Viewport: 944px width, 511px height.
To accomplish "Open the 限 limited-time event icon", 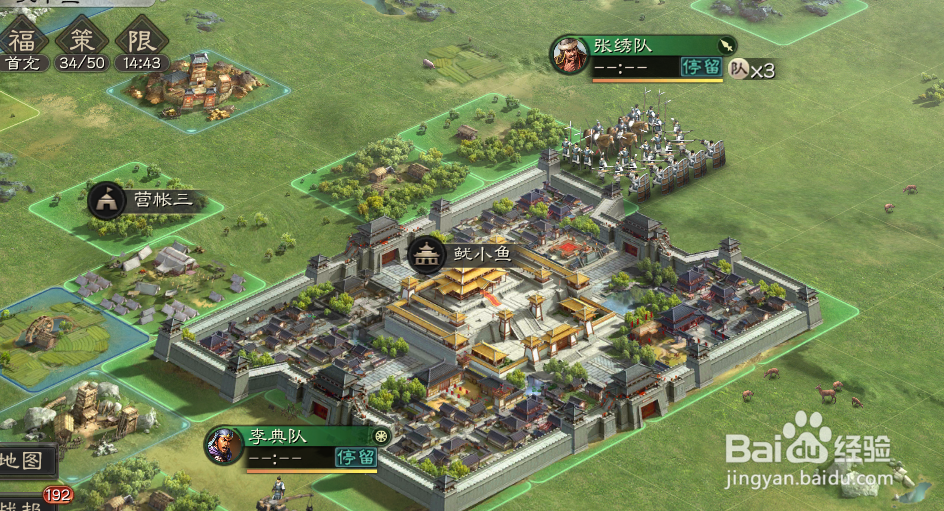I will (141, 42).
